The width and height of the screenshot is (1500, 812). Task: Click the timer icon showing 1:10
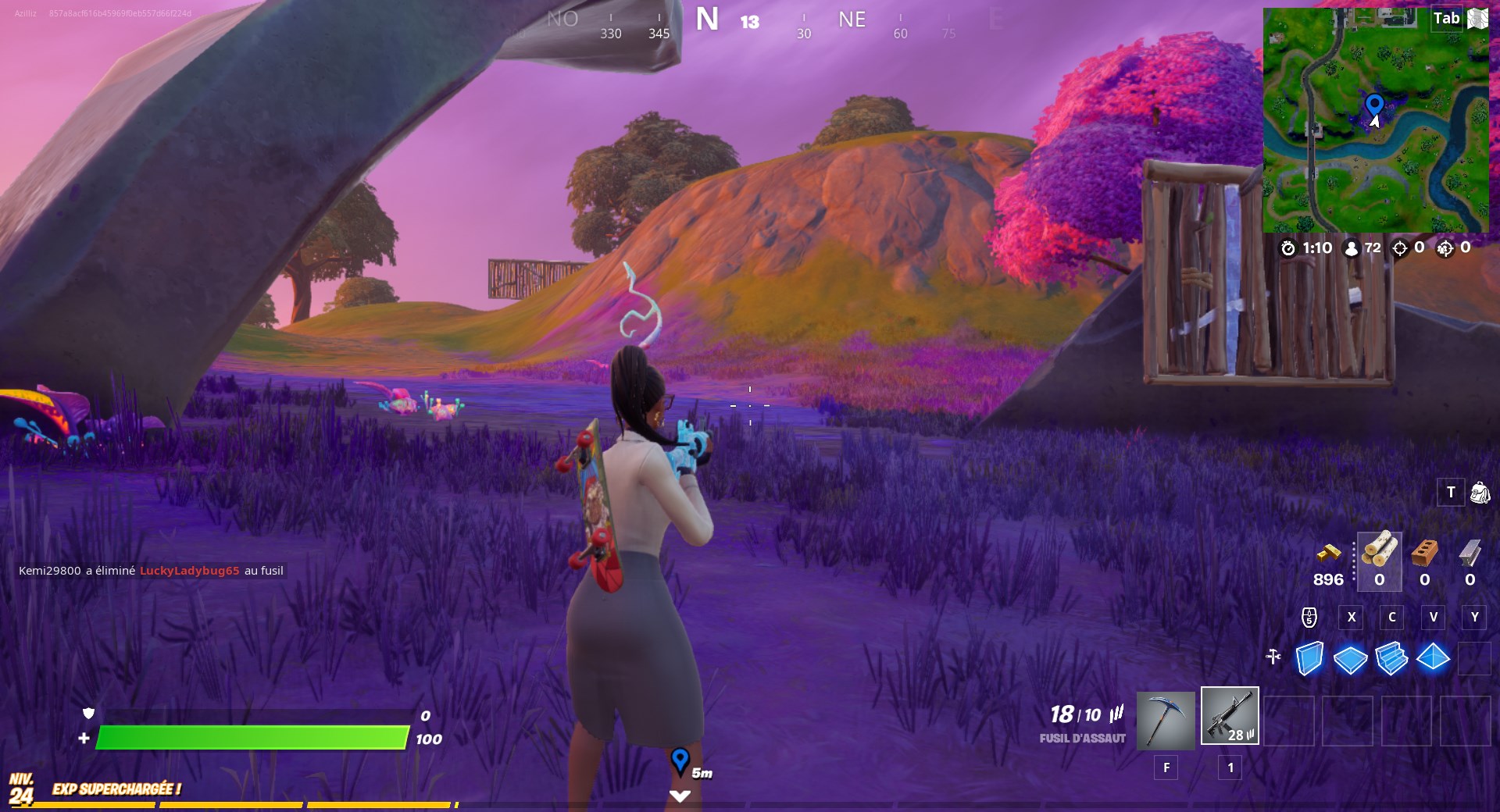point(1290,248)
